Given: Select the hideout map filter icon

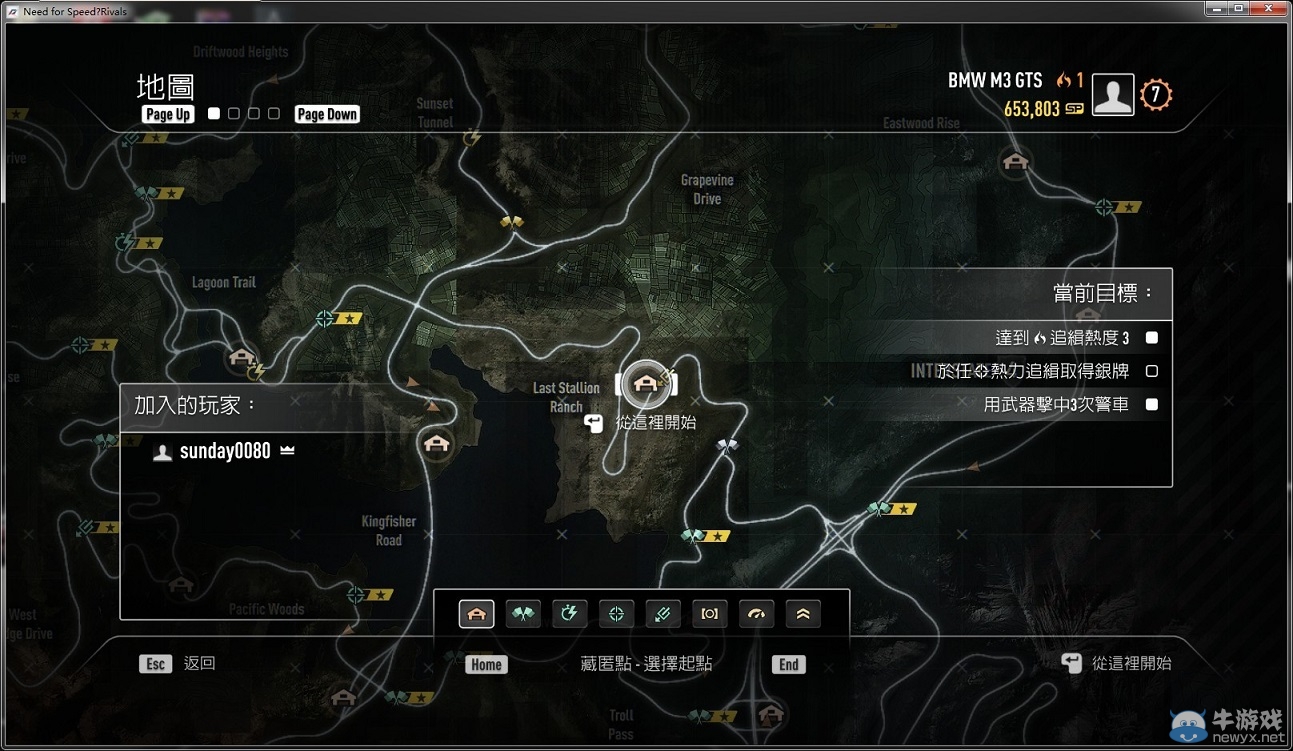Looking at the screenshot, I should (476, 614).
